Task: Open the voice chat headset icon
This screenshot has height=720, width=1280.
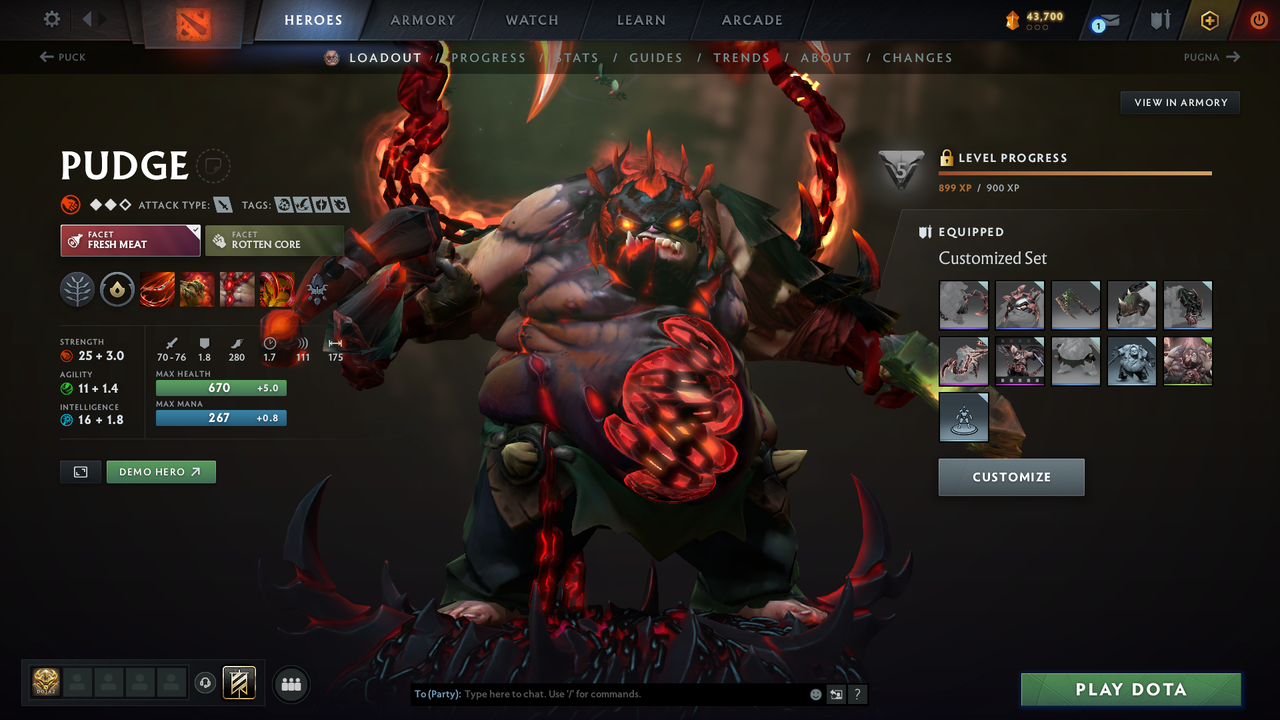Action: click(x=207, y=683)
